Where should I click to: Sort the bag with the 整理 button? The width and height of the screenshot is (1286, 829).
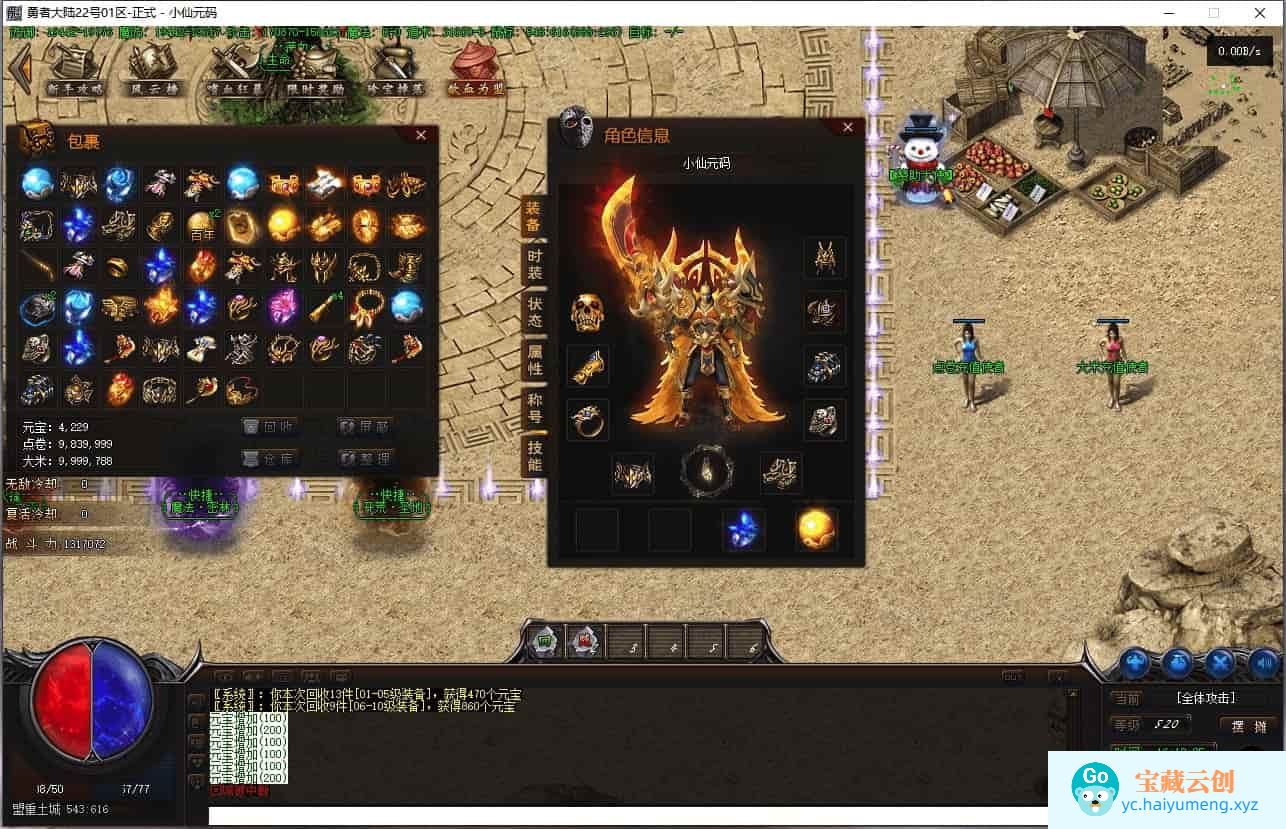point(365,459)
